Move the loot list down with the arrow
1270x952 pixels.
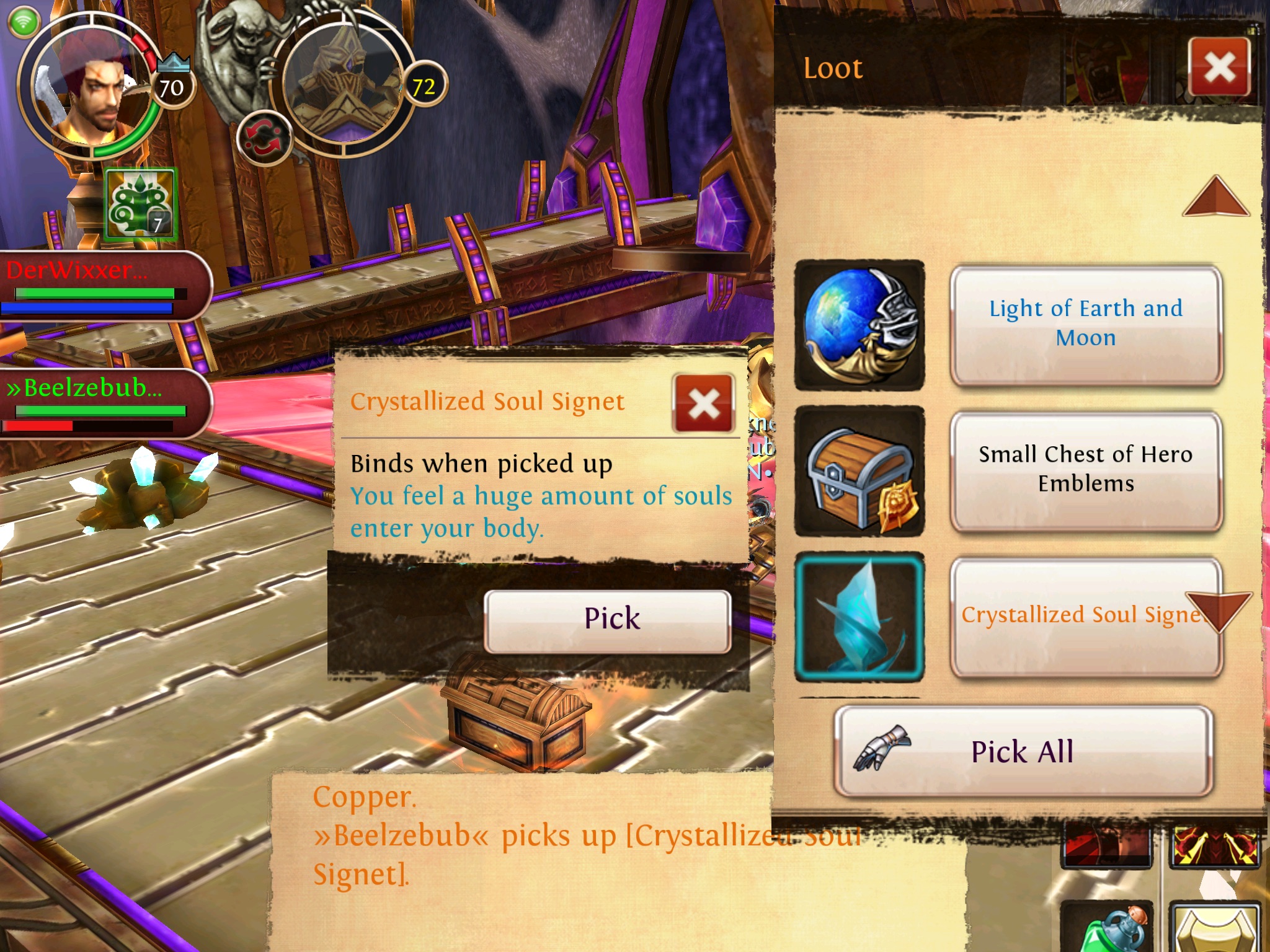pos(1219,610)
